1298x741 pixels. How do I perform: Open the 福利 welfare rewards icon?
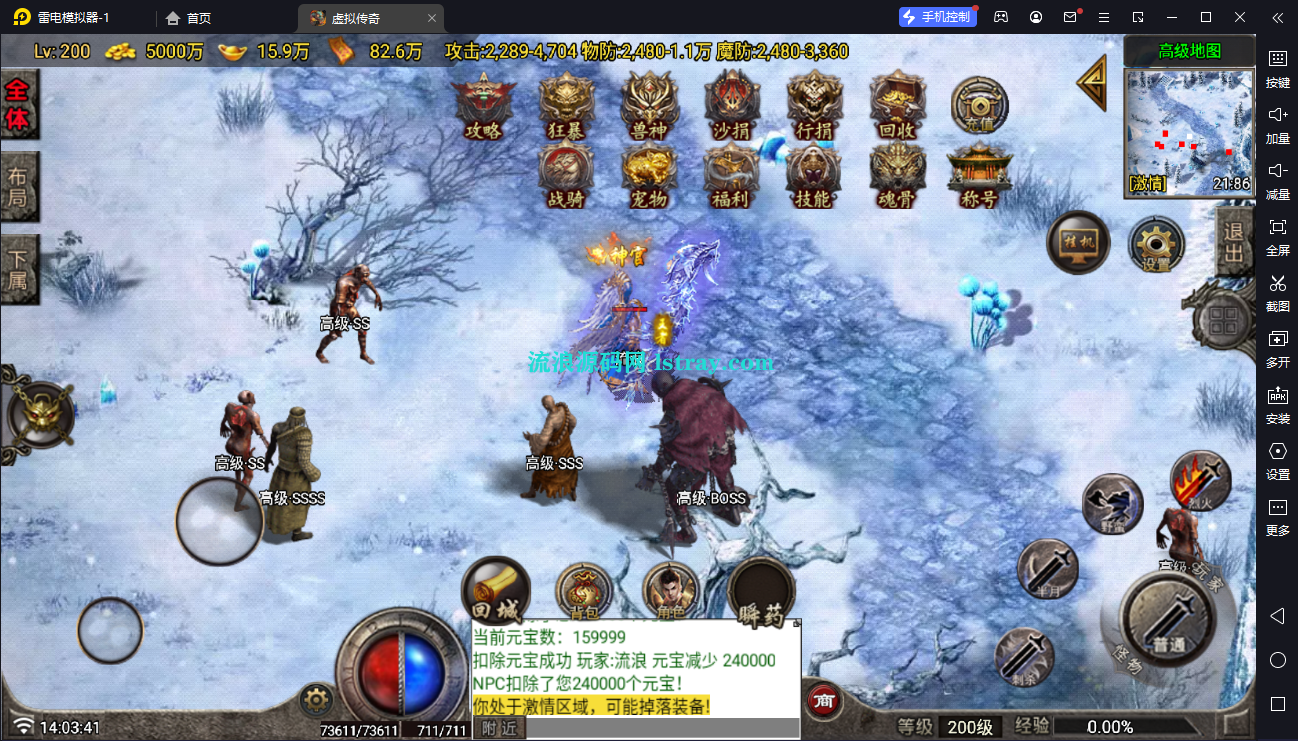(x=731, y=176)
